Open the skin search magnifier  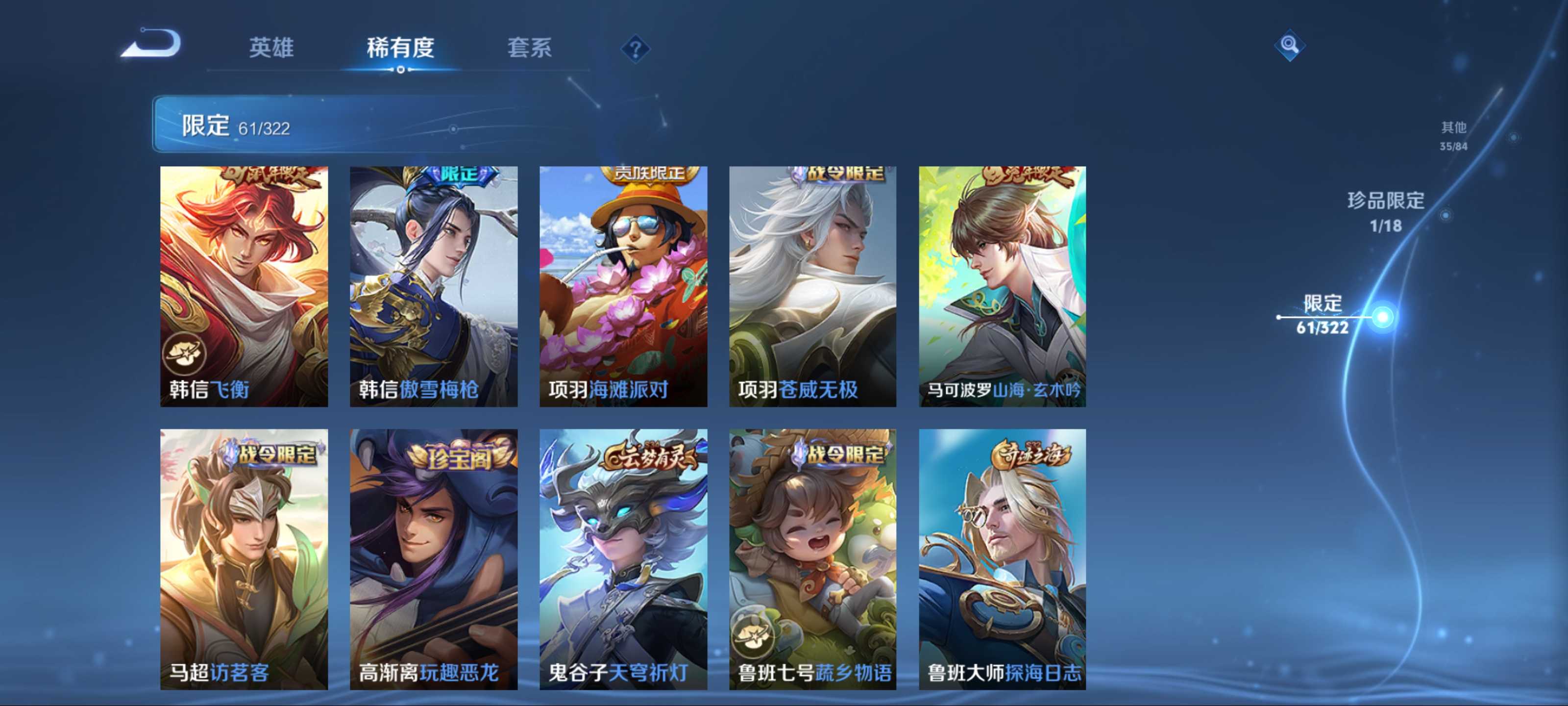point(1289,45)
